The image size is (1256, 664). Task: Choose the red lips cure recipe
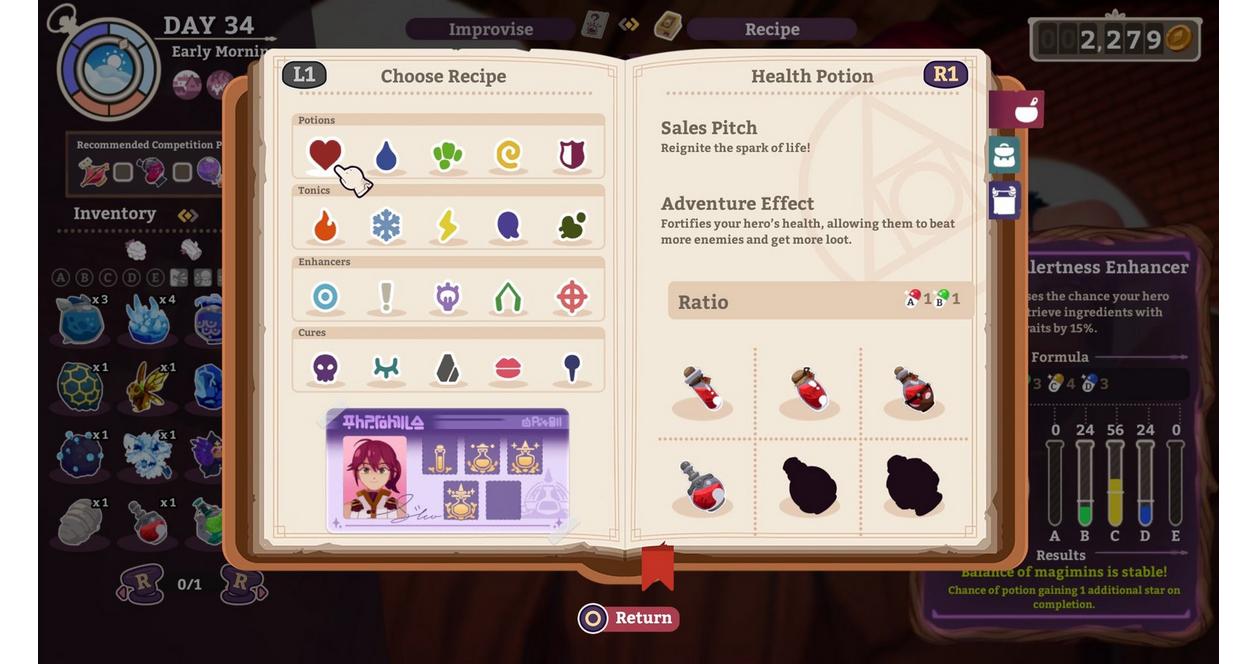509,368
